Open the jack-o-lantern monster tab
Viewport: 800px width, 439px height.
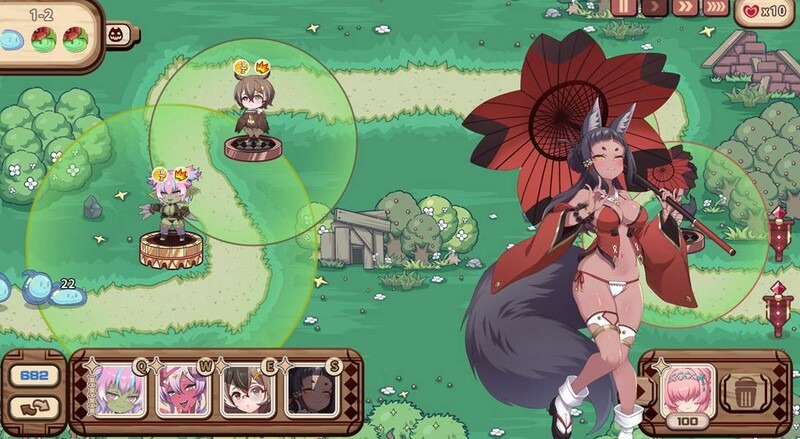pyautogui.click(x=115, y=33)
